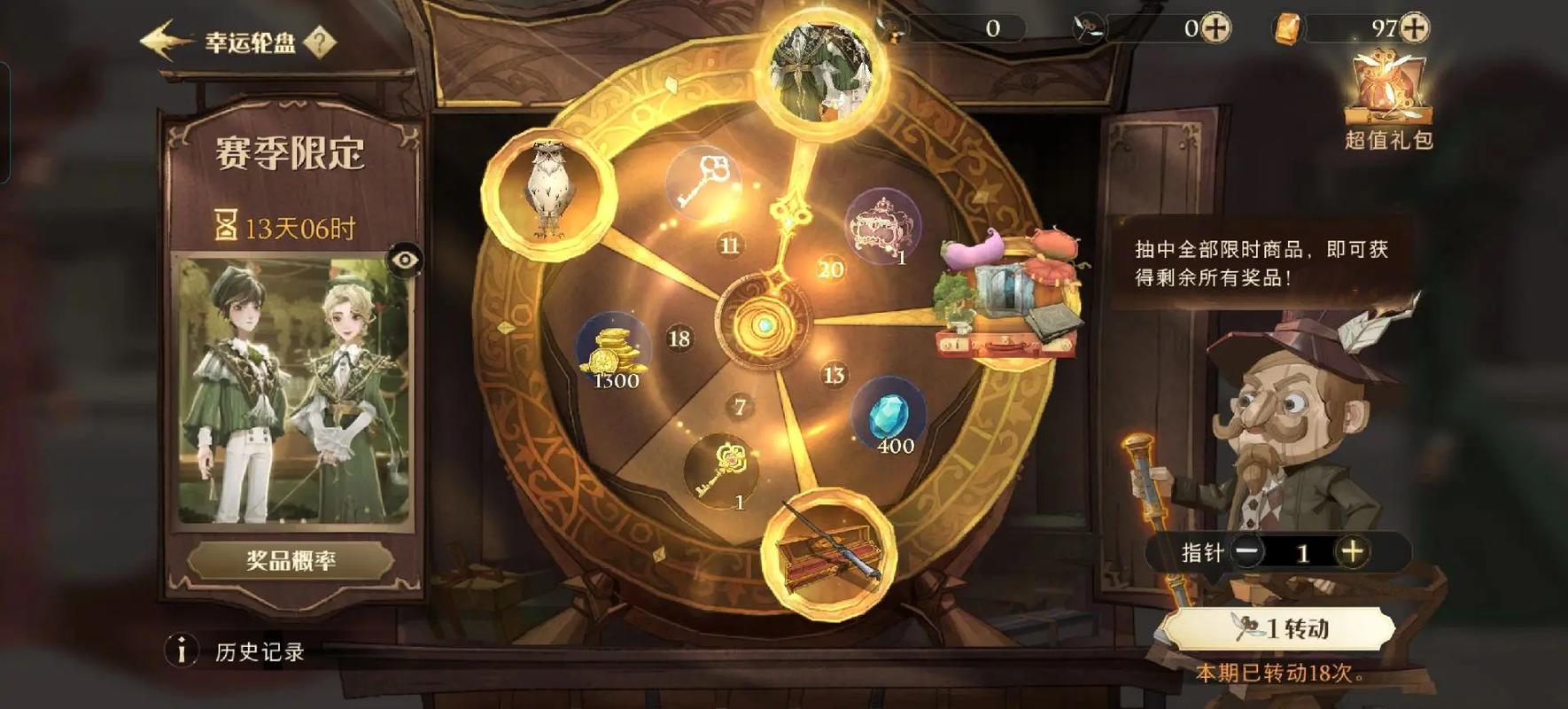Image resolution: width=1568 pixels, height=709 pixels.
Task: Select the 1300 gold coins reward
Action: coord(613,352)
